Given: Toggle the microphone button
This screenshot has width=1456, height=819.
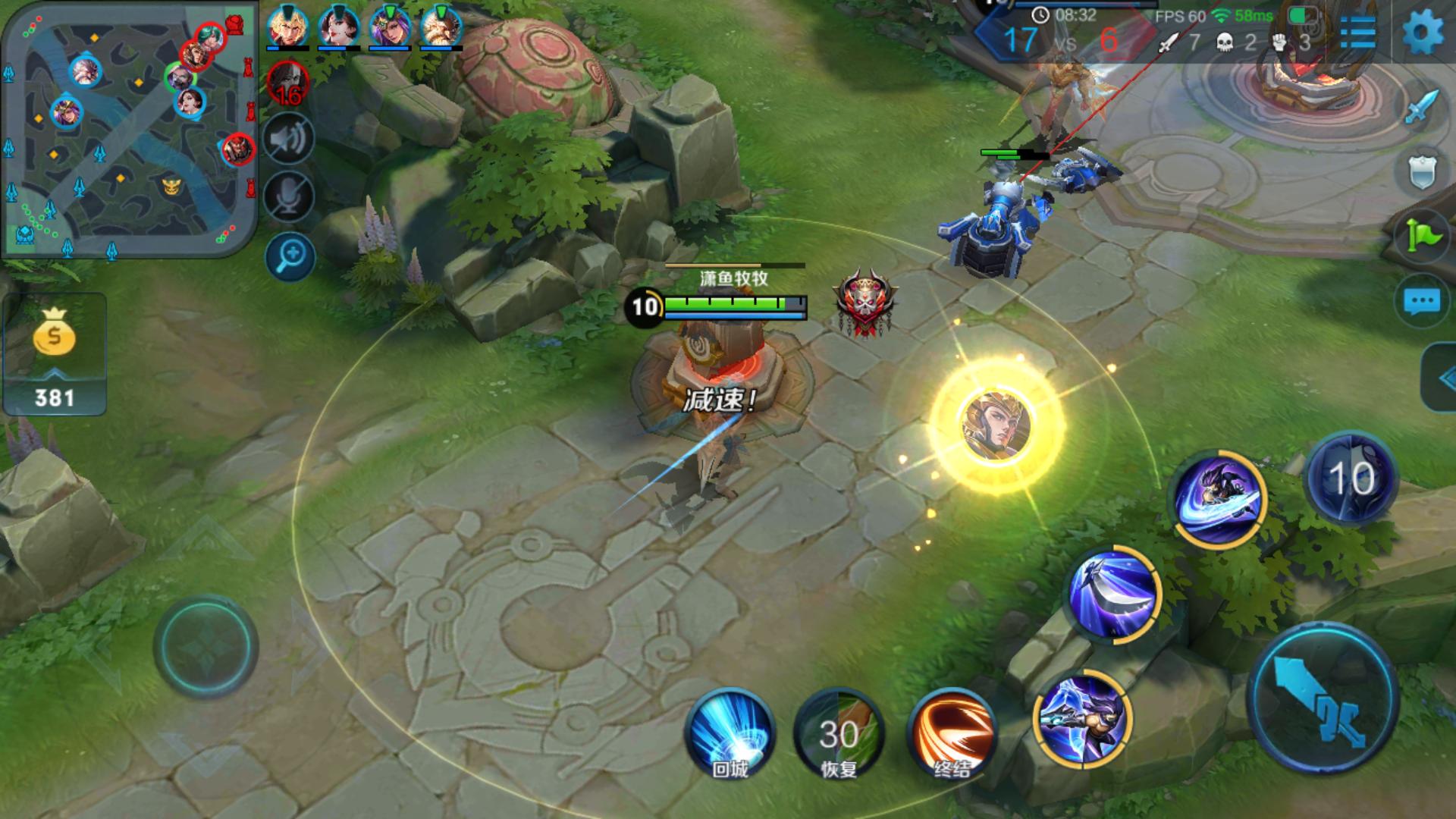Looking at the screenshot, I should coord(289,196).
